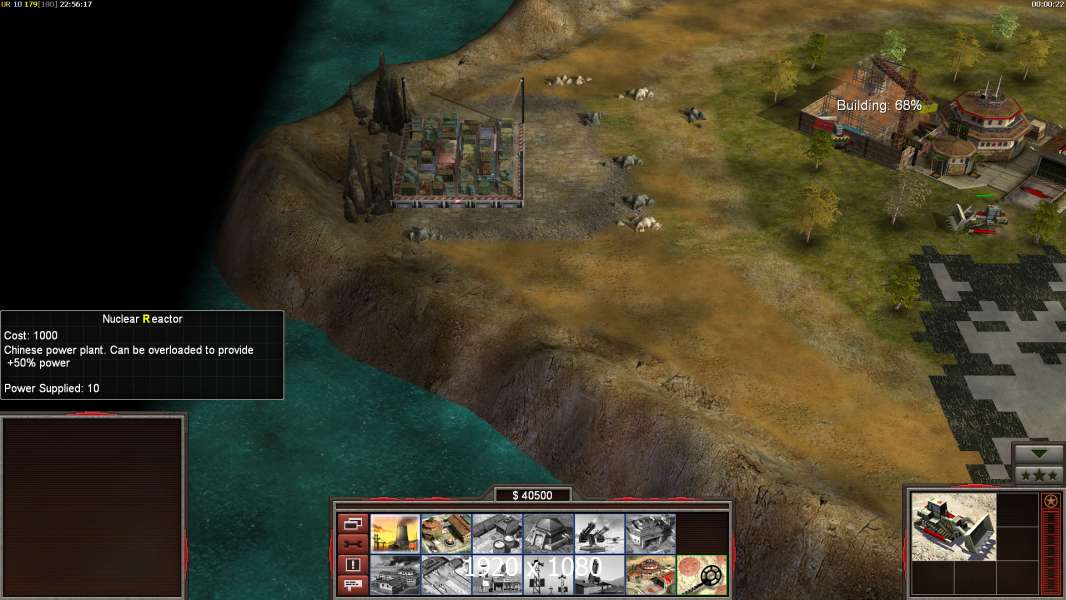Screen dimensions: 1066x600
Task: Select the Nuclear Reactor build icon
Action: pyautogui.click(x=395, y=533)
